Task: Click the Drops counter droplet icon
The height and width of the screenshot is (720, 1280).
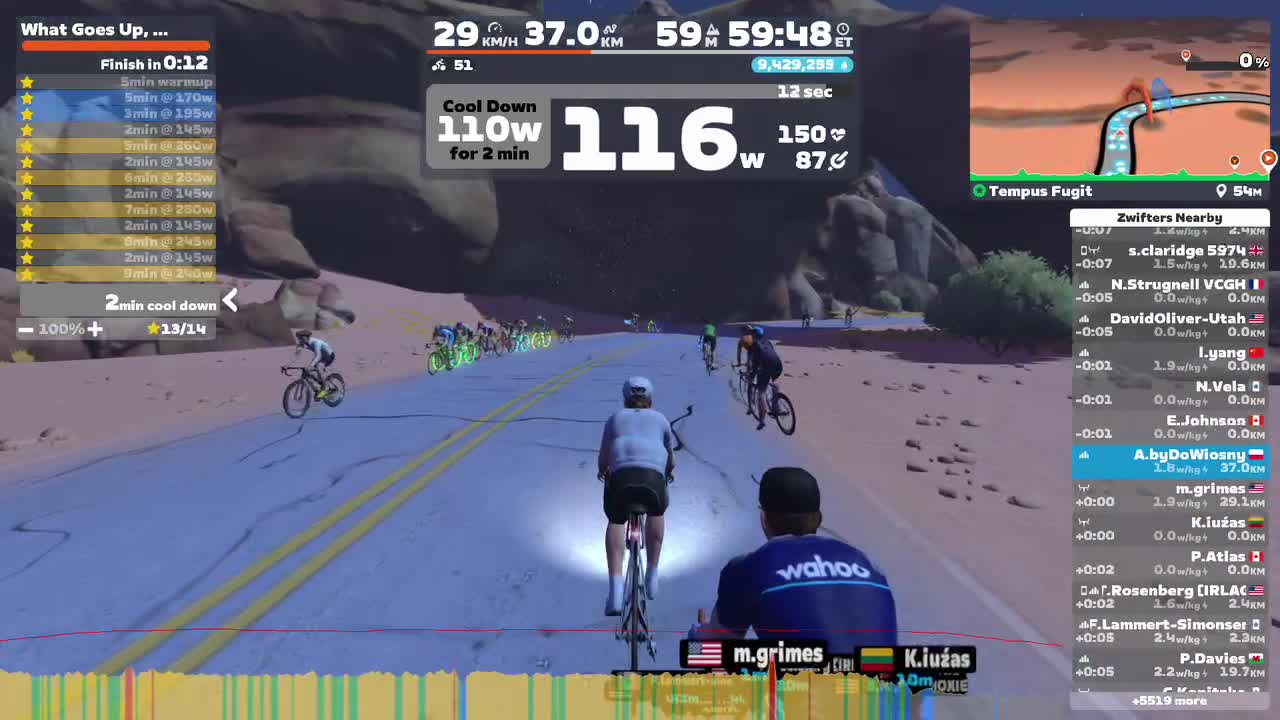Action: tap(846, 64)
